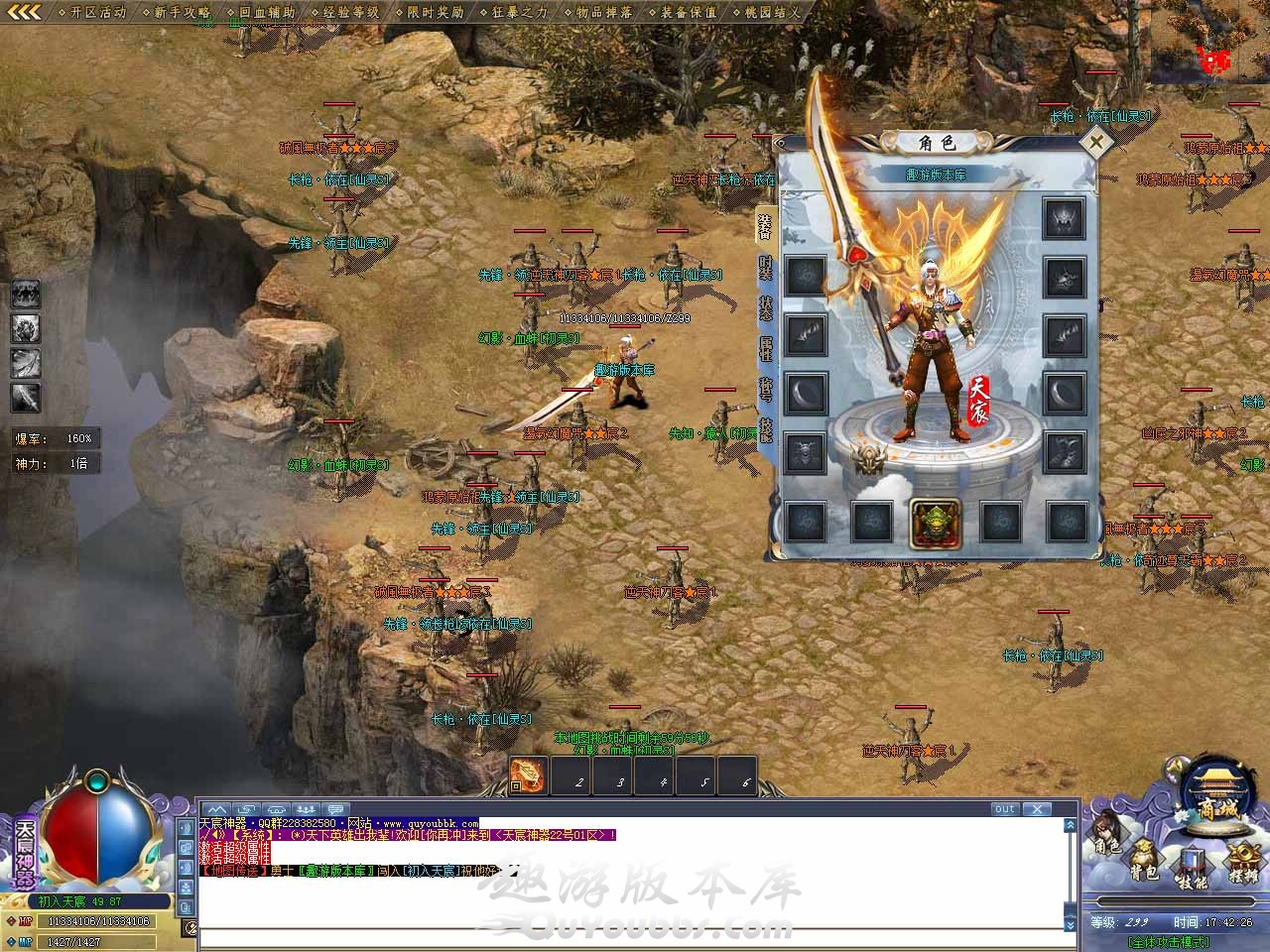Viewport: 1270px width, 952px height.
Task: Show the 属性 attributes tab
Action: click(x=765, y=349)
